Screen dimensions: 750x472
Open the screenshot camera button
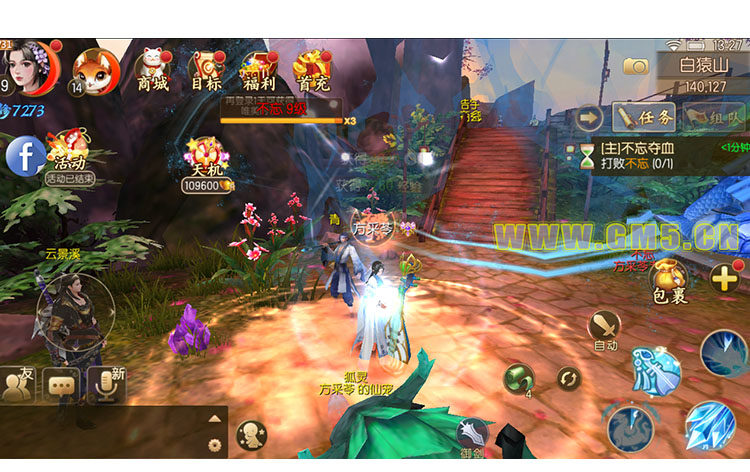635,66
